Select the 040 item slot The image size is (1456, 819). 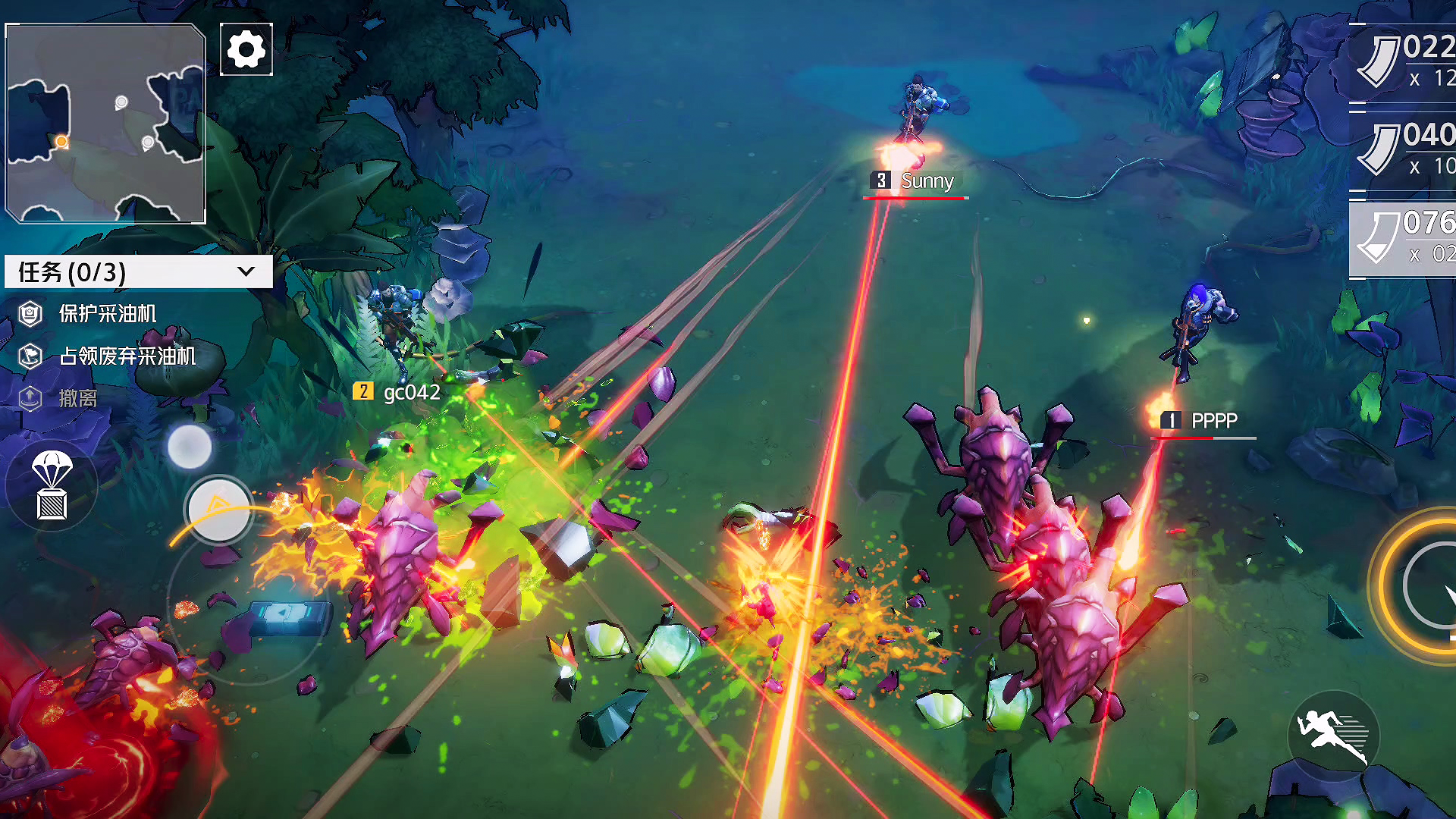1404,150
